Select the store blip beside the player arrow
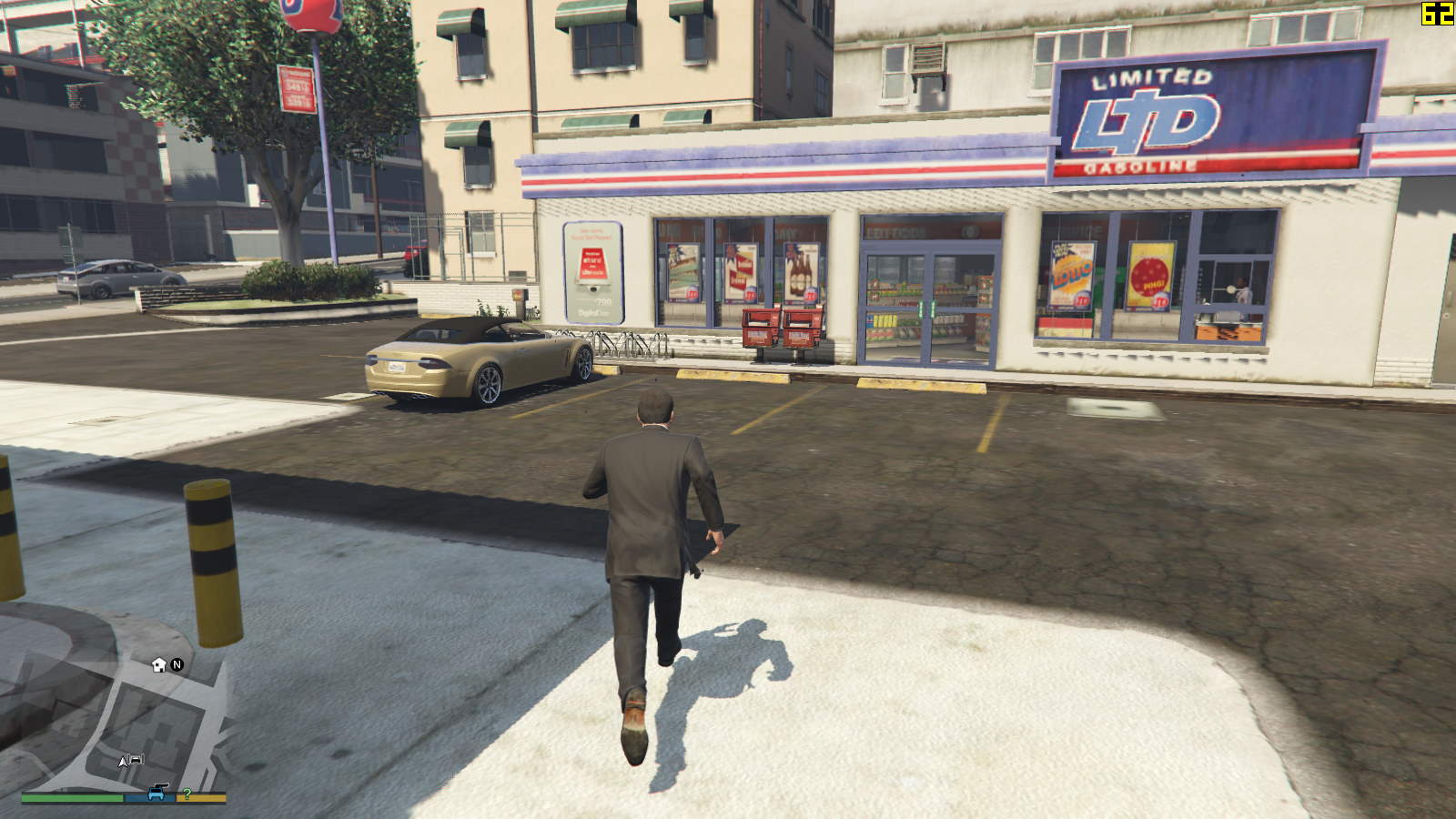1456x819 pixels. (x=136, y=758)
